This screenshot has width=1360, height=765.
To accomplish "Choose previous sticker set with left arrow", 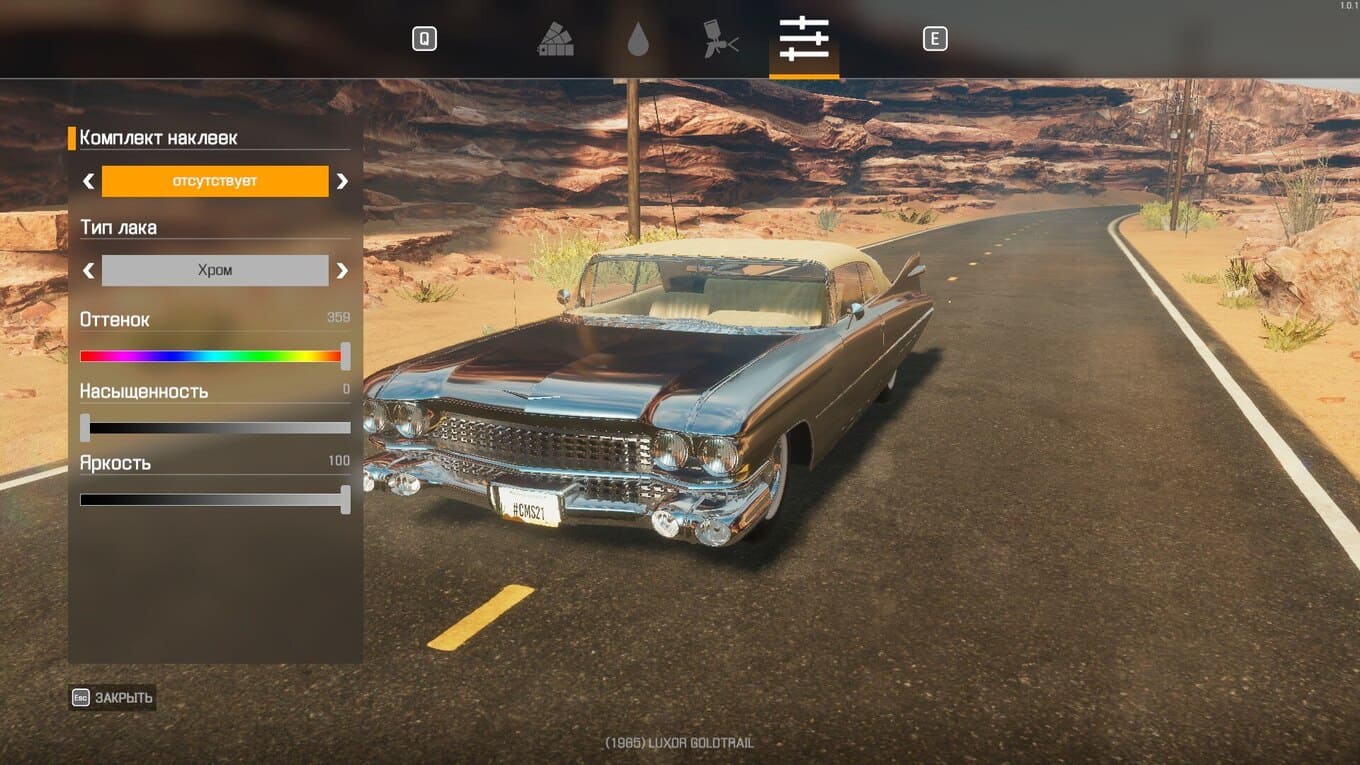I will tap(88, 181).
